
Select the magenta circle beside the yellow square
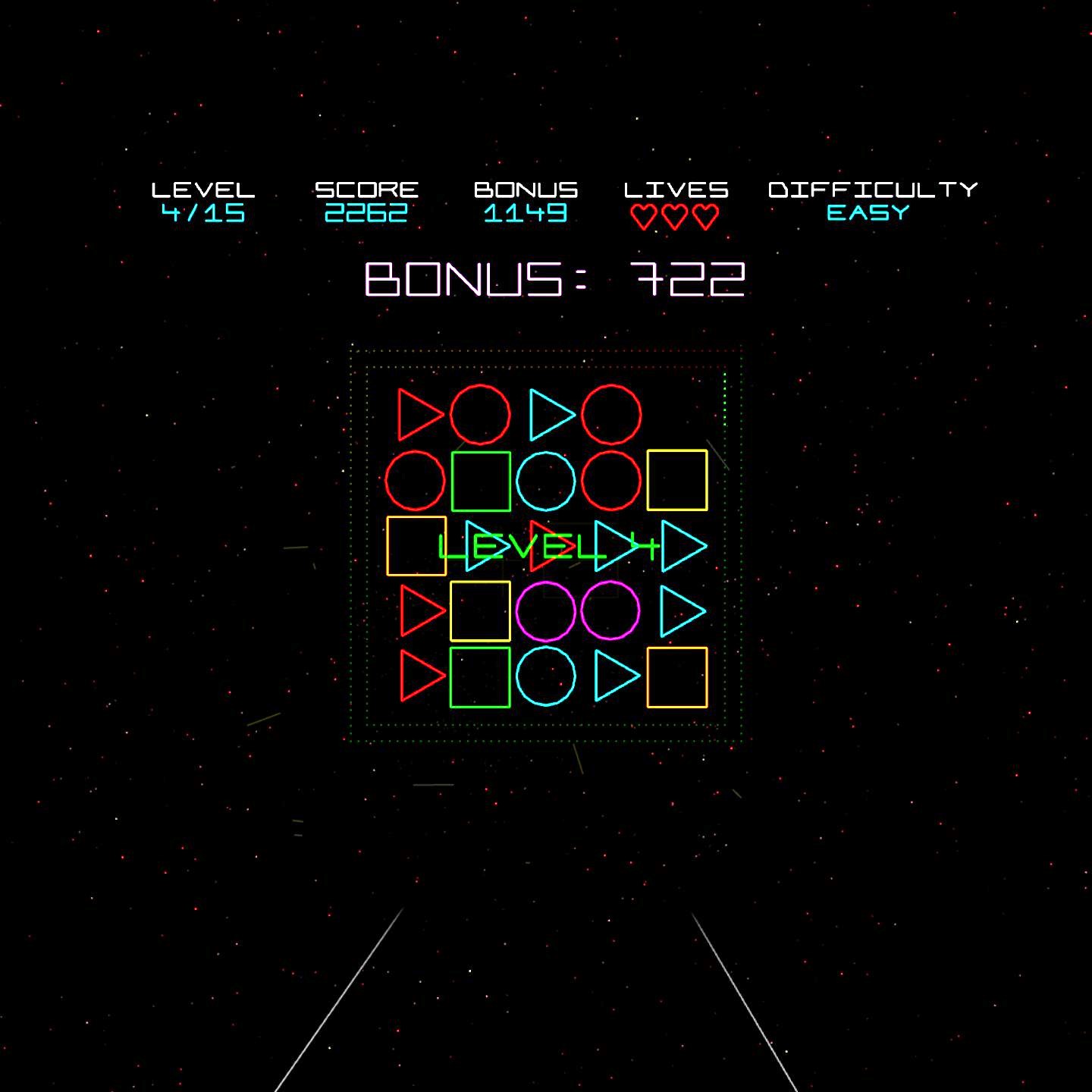(x=545, y=610)
